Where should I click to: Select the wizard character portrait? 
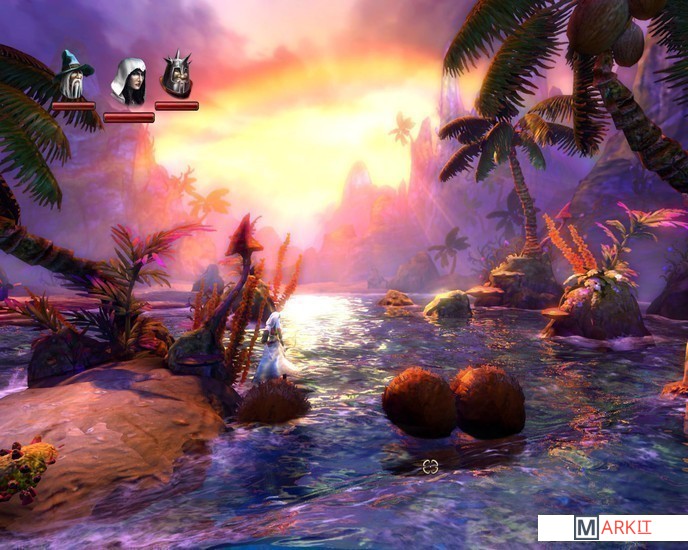click(x=73, y=75)
